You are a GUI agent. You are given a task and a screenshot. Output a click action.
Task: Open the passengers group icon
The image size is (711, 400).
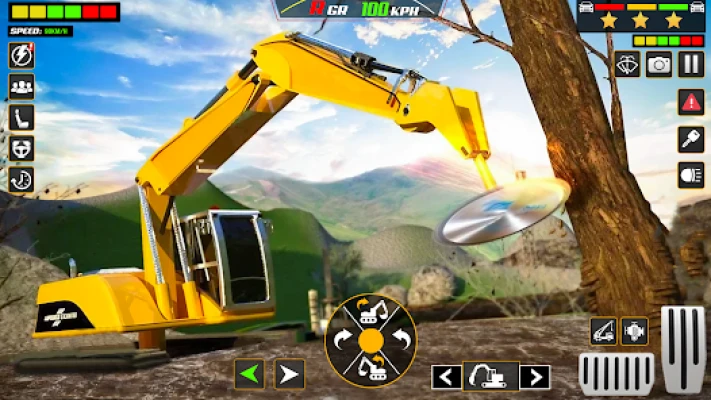(x=21, y=87)
